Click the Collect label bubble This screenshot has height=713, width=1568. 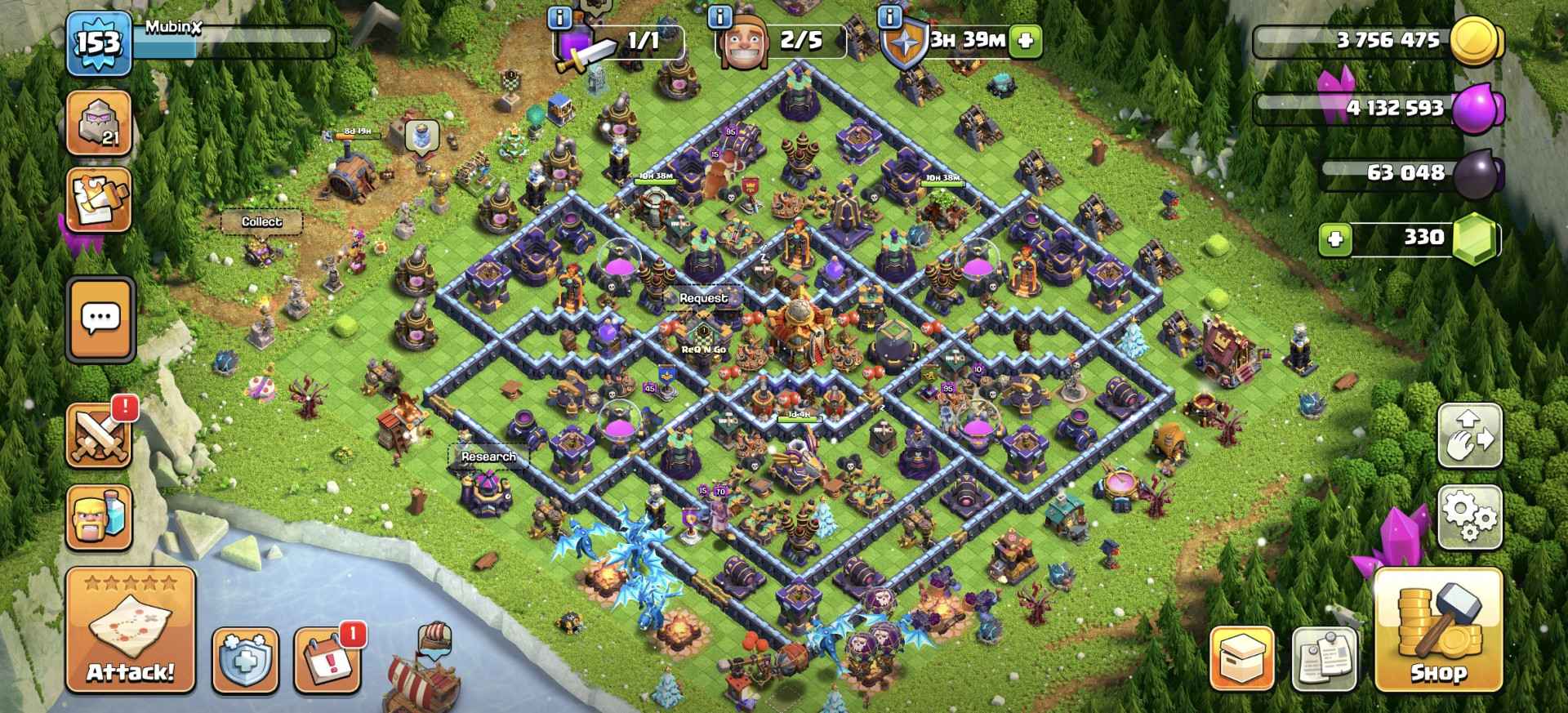tap(261, 222)
